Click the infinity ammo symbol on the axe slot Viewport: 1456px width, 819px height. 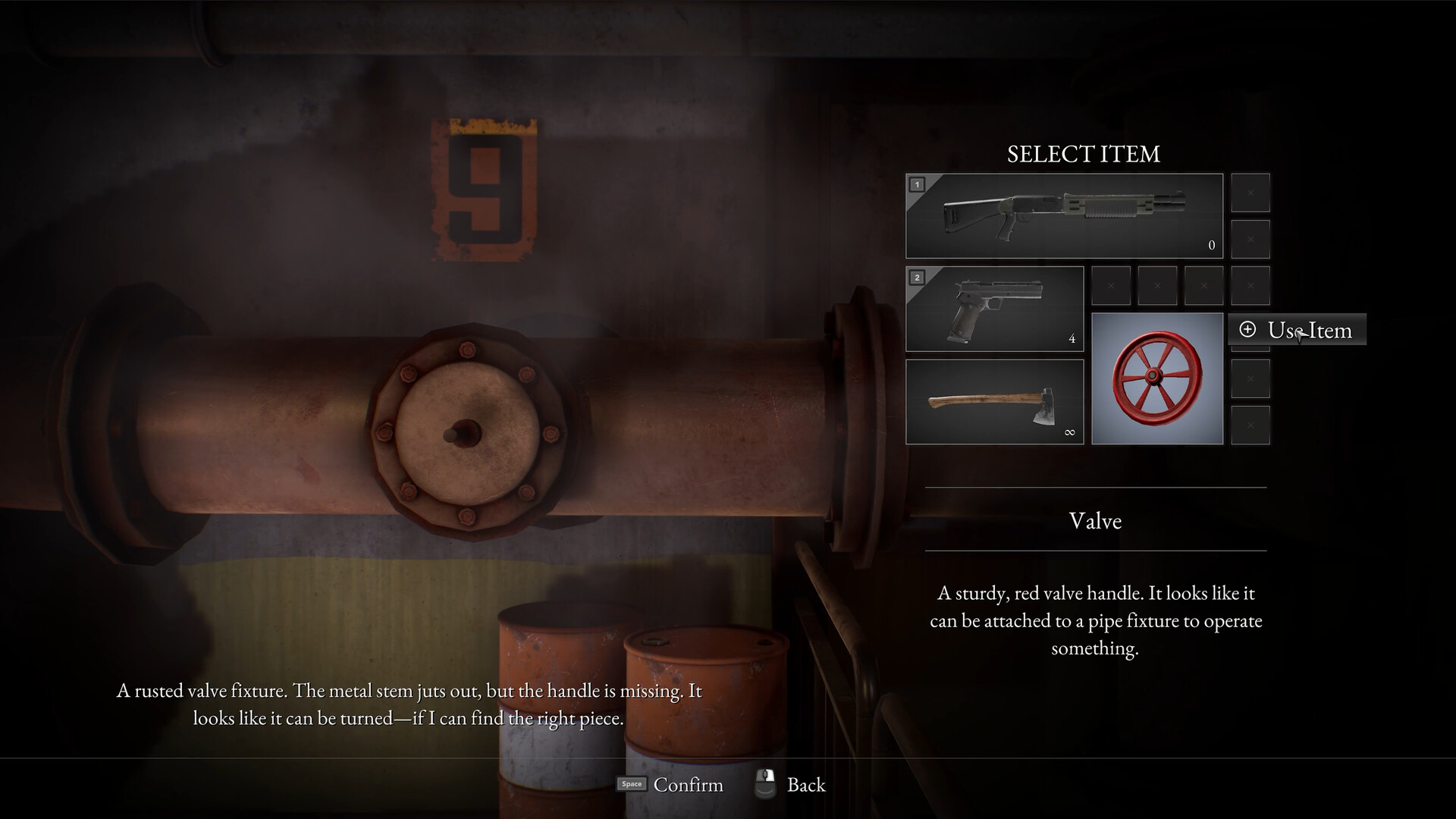point(1070,432)
